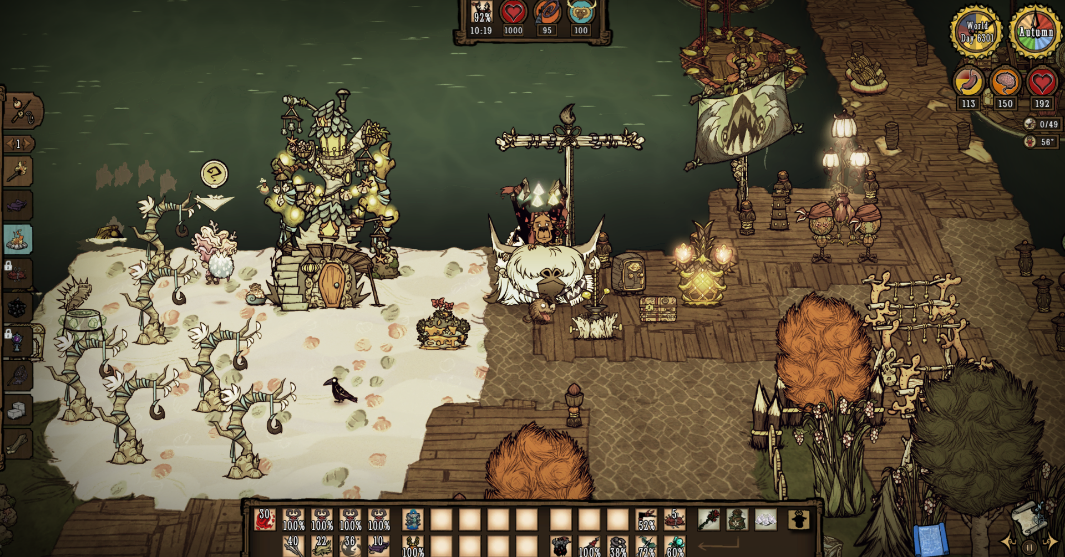Viewport: 1065px width, 557px height.
Task: Pause the game with the pause button
Action: (1029, 547)
